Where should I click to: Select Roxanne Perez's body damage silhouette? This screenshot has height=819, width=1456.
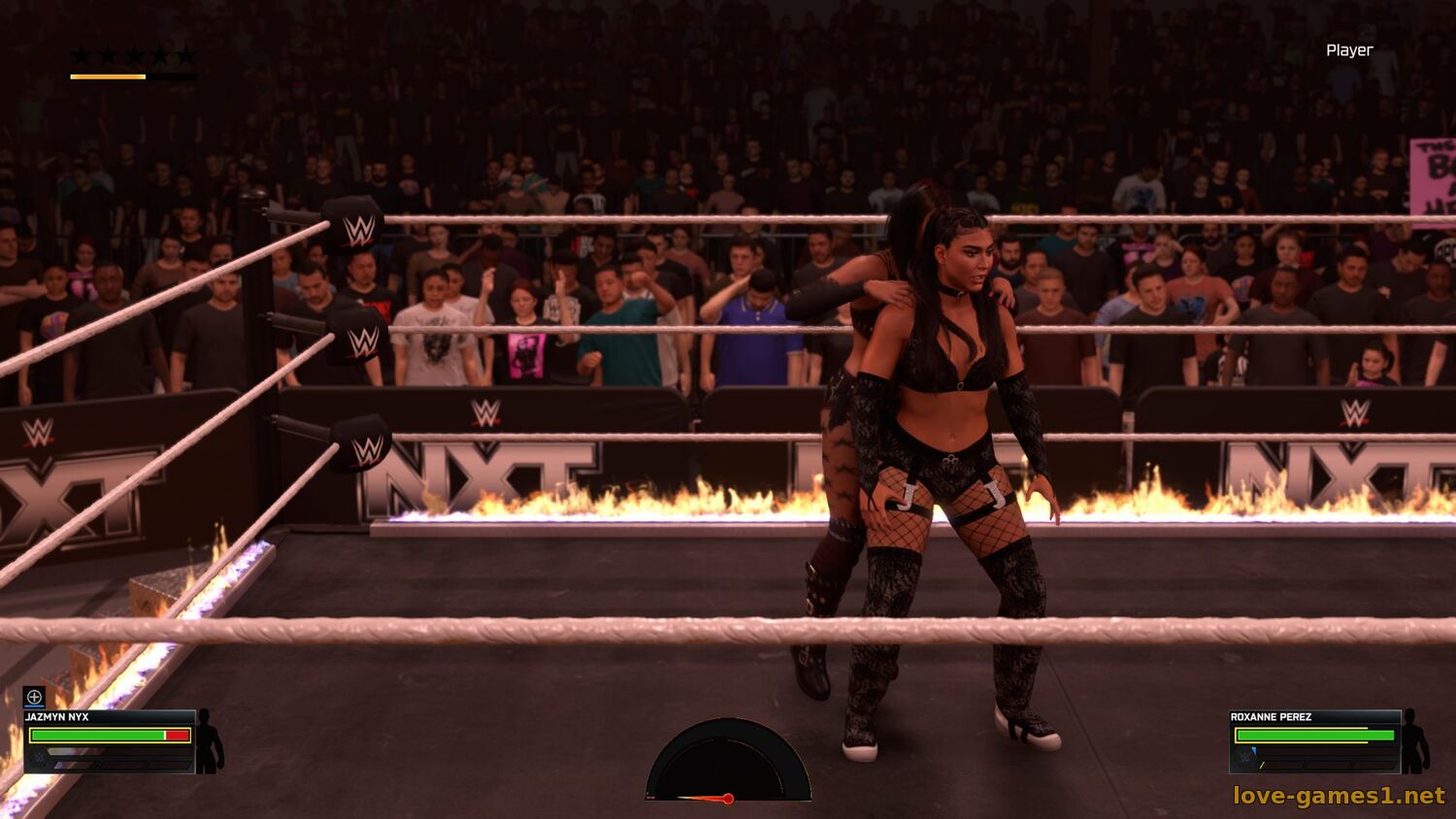click(x=1415, y=741)
